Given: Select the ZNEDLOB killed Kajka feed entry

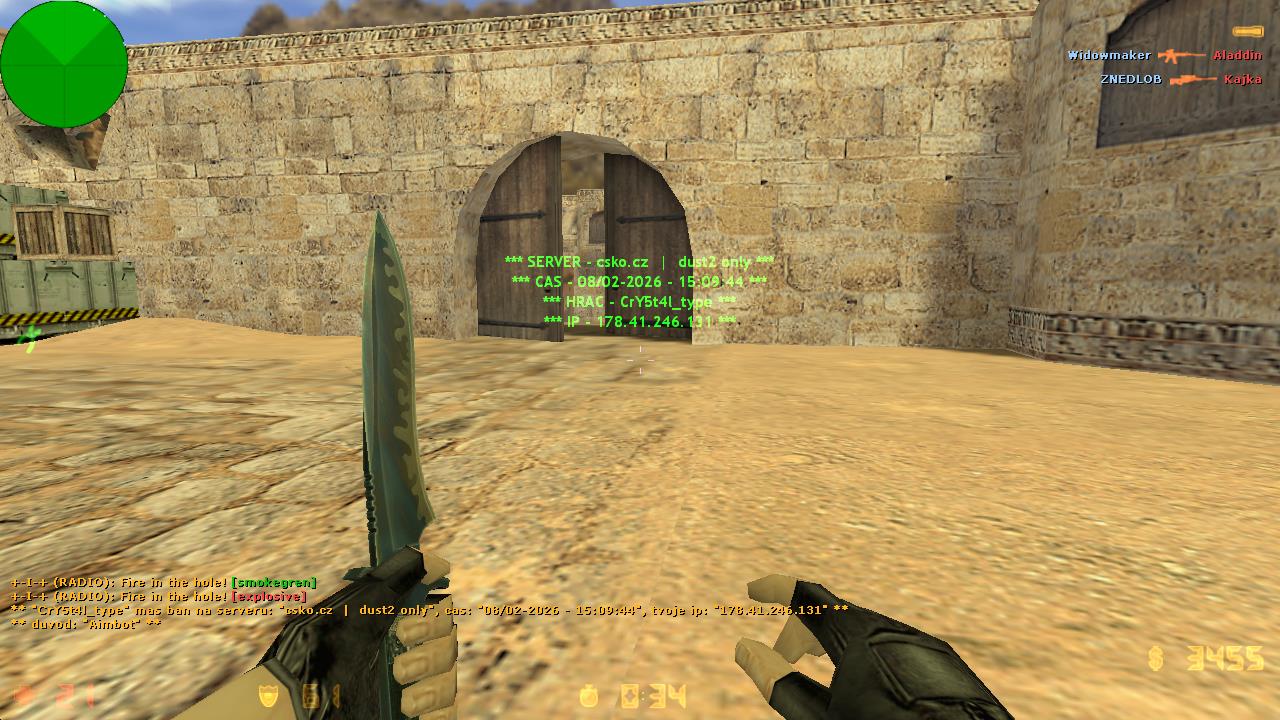Looking at the screenshot, I should click(1180, 79).
